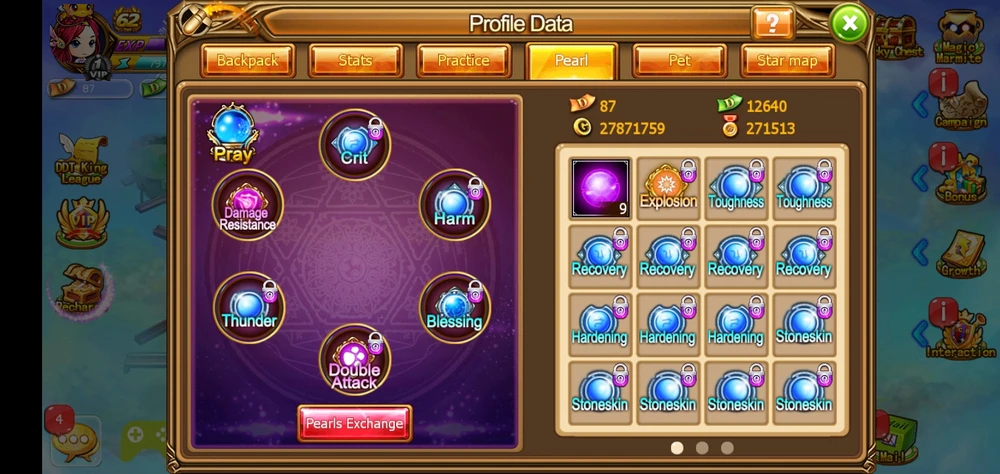Viewport: 1000px width, 474px height.
Task: Select the purple pearl stack of 9
Action: (600, 188)
